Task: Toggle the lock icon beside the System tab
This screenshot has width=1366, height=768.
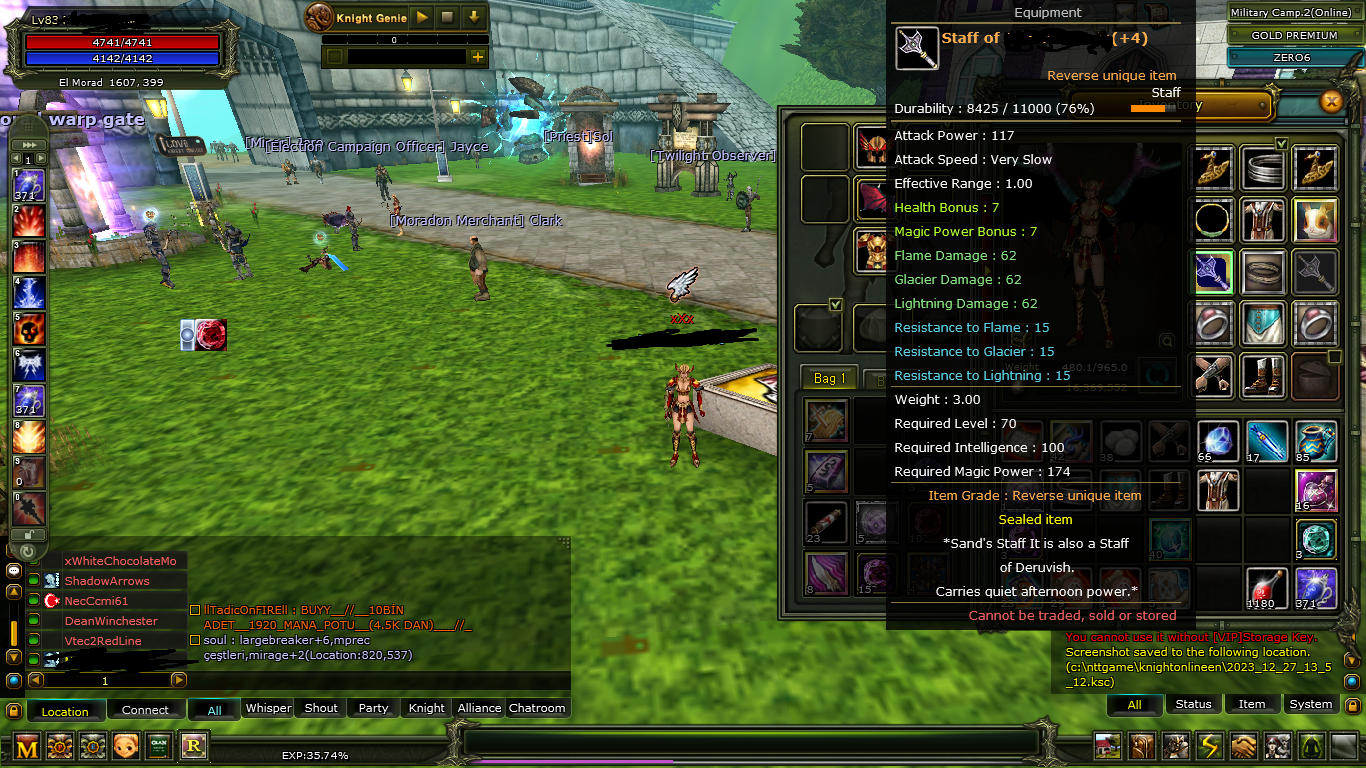Action: tap(1353, 705)
